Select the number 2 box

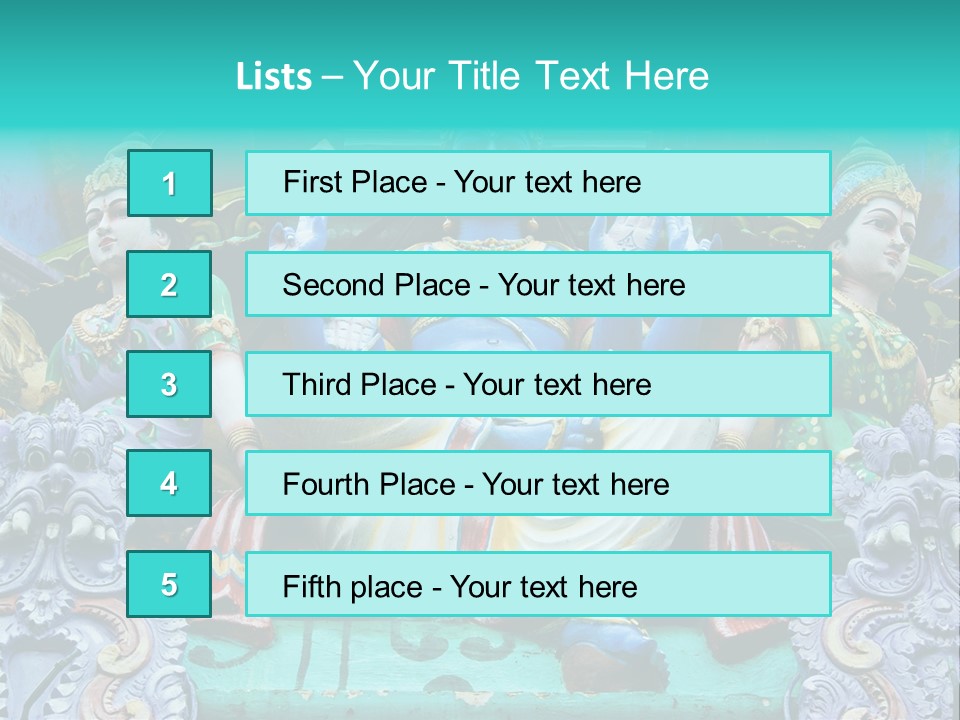tap(169, 284)
